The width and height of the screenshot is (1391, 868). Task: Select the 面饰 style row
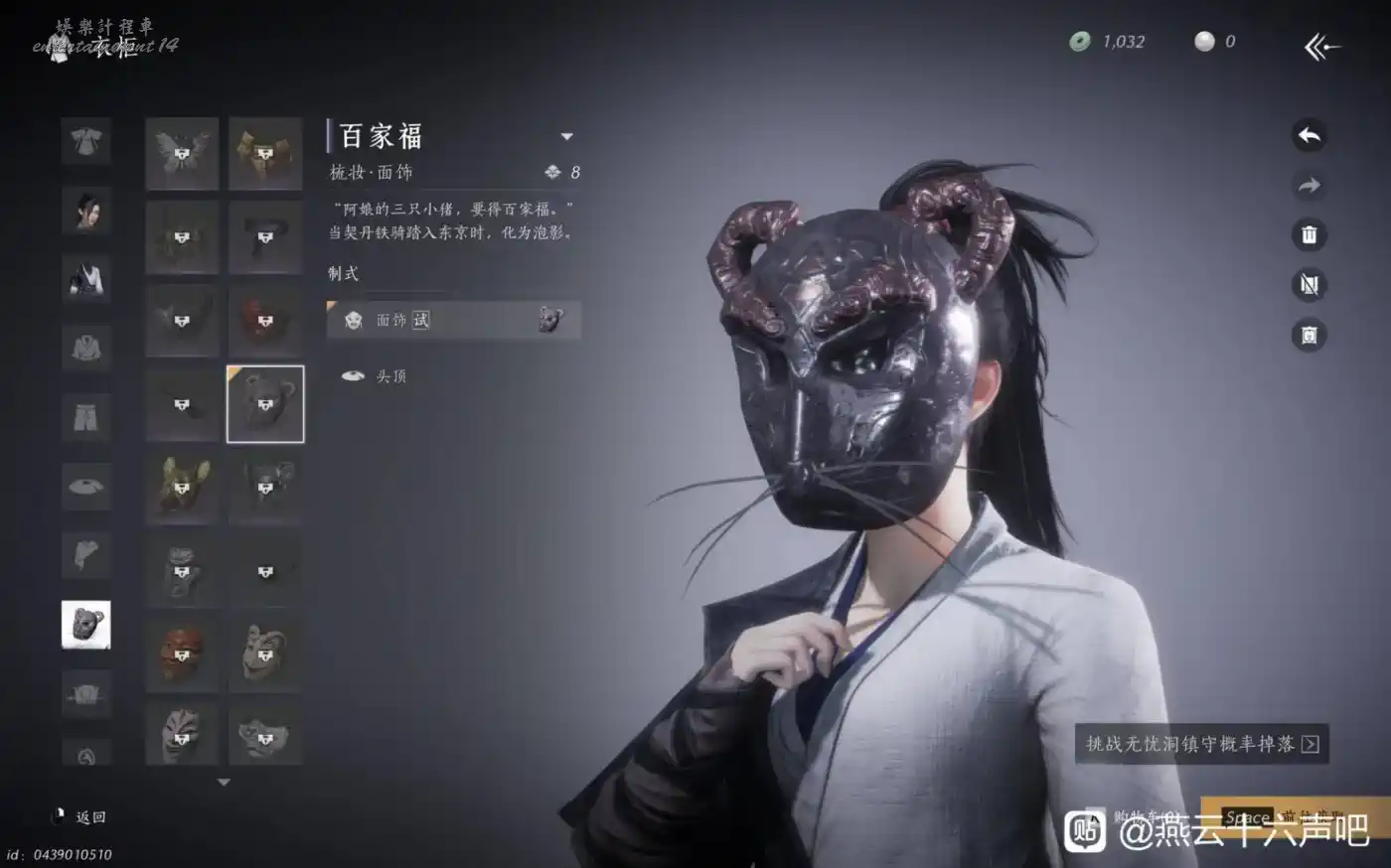click(x=453, y=320)
